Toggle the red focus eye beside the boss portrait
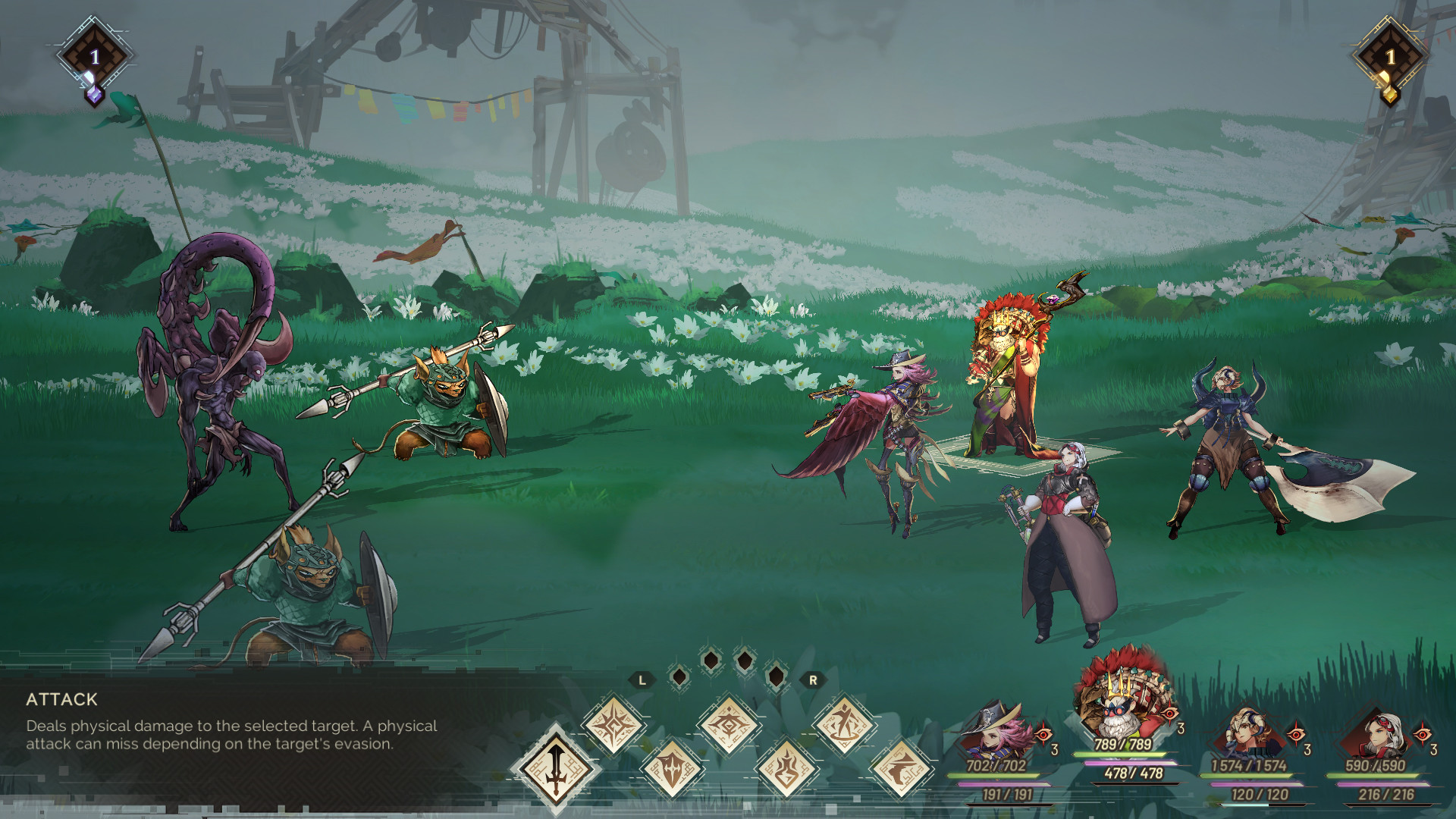1456x819 pixels. (1170, 713)
